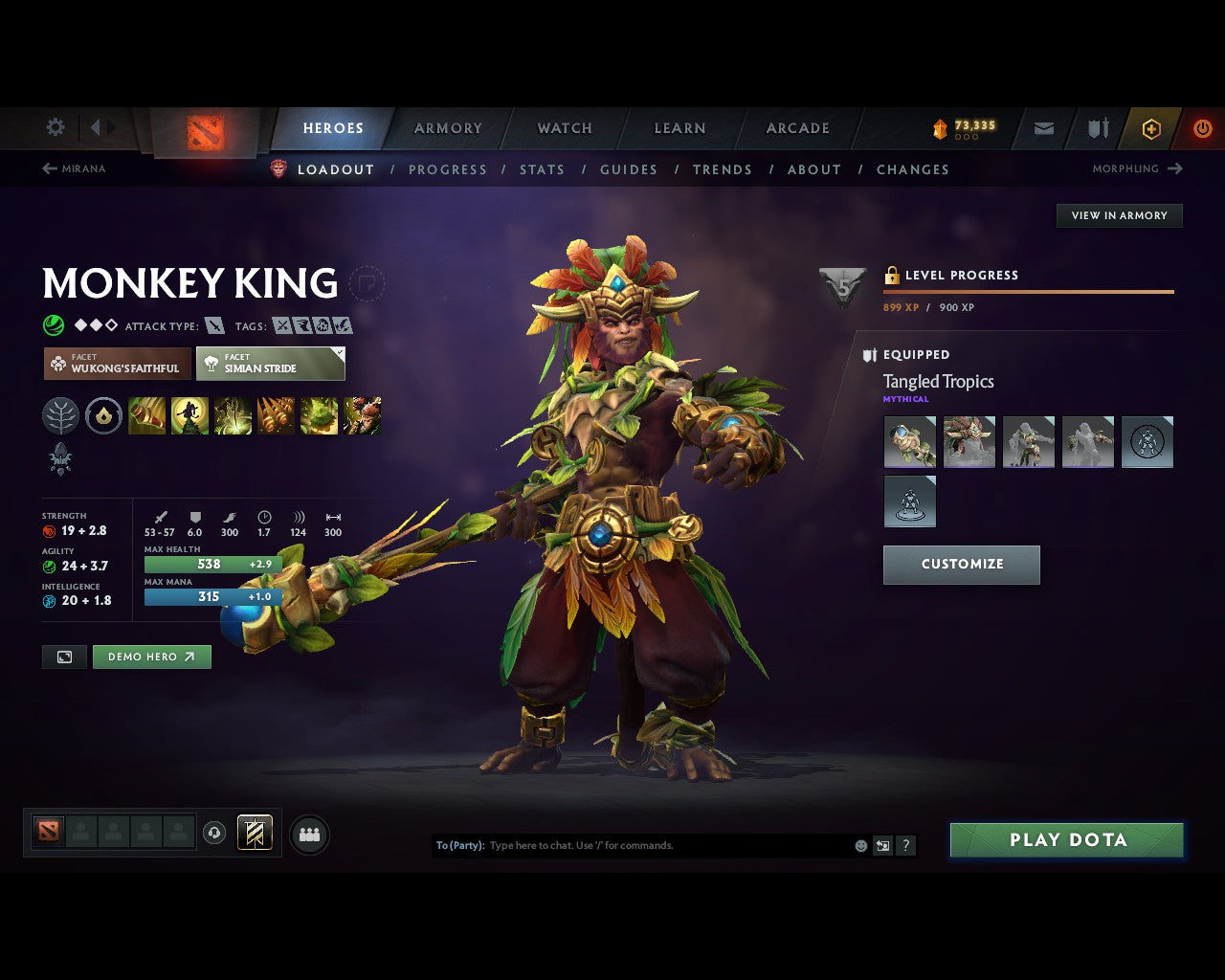Click the power/quit icon top right
1225x980 pixels.
(x=1202, y=127)
